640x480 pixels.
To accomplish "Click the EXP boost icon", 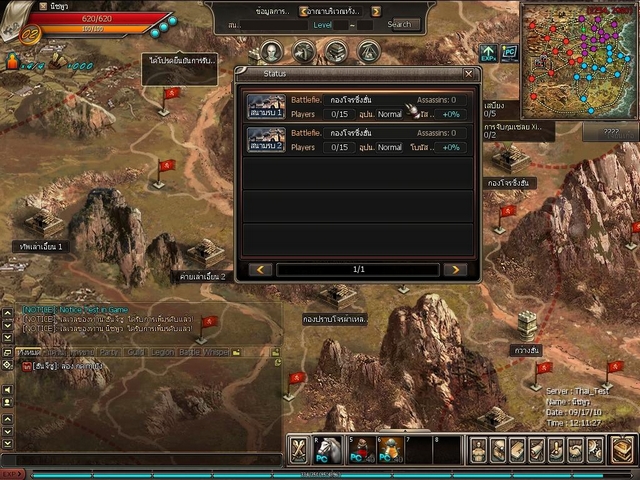I will [x=488, y=52].
